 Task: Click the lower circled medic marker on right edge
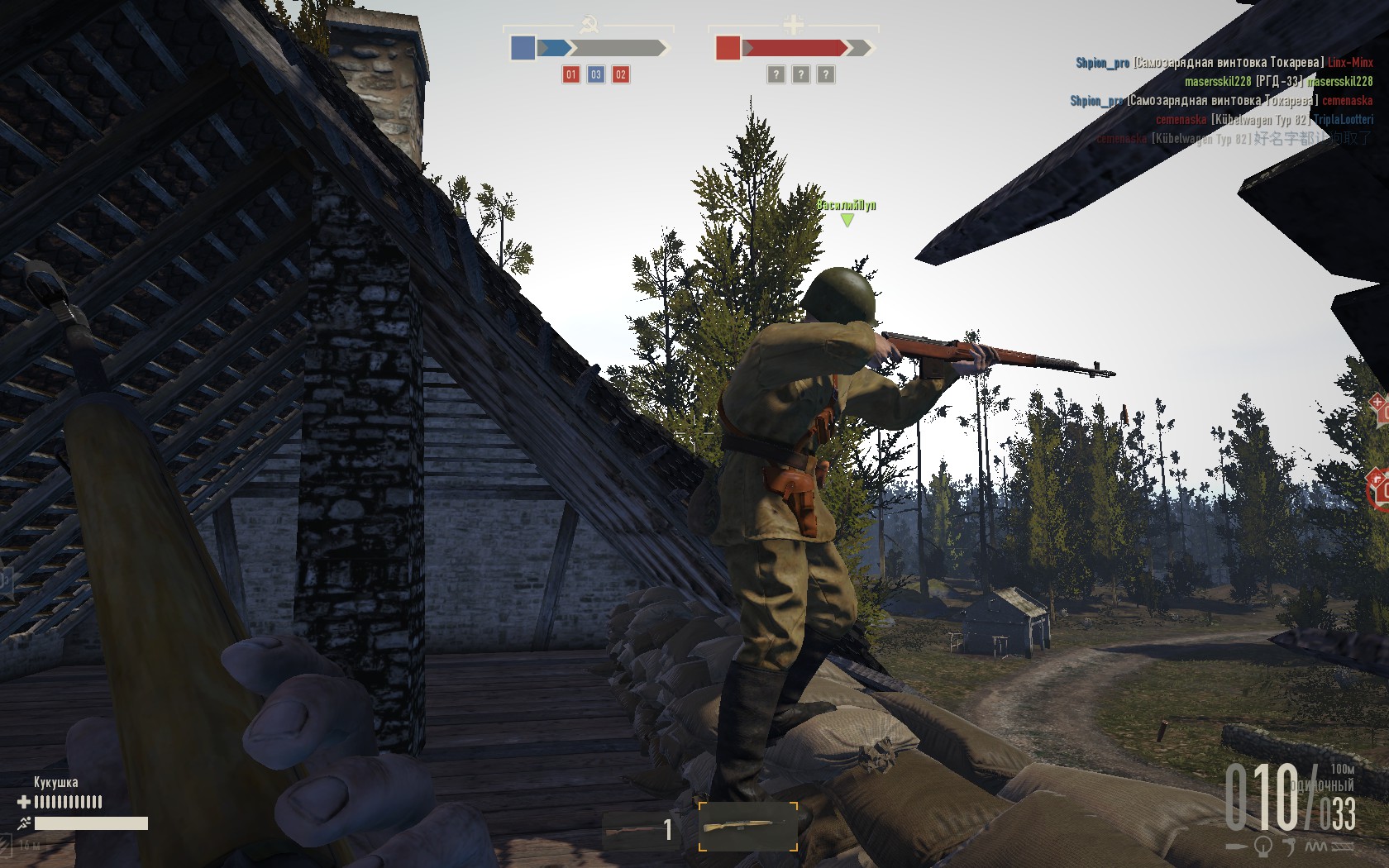(1374, 478)
